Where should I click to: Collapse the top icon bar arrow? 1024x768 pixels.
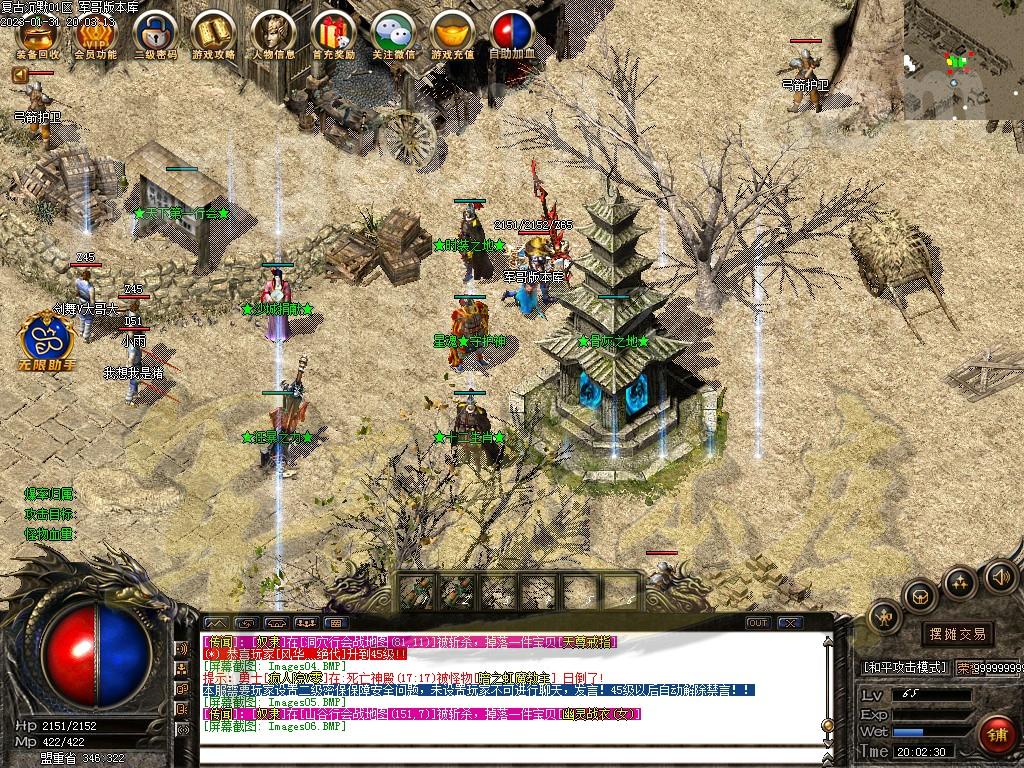[19, 75]
